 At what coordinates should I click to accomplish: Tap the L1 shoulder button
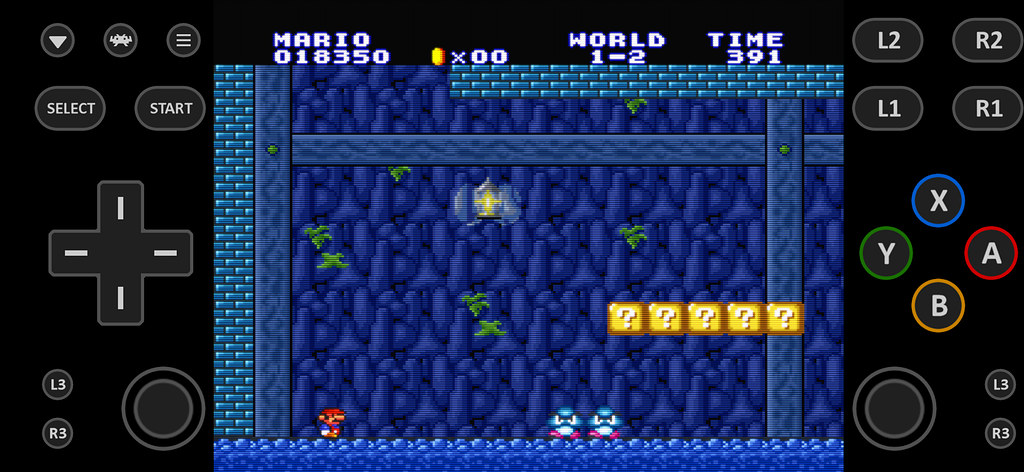[888, 108]
